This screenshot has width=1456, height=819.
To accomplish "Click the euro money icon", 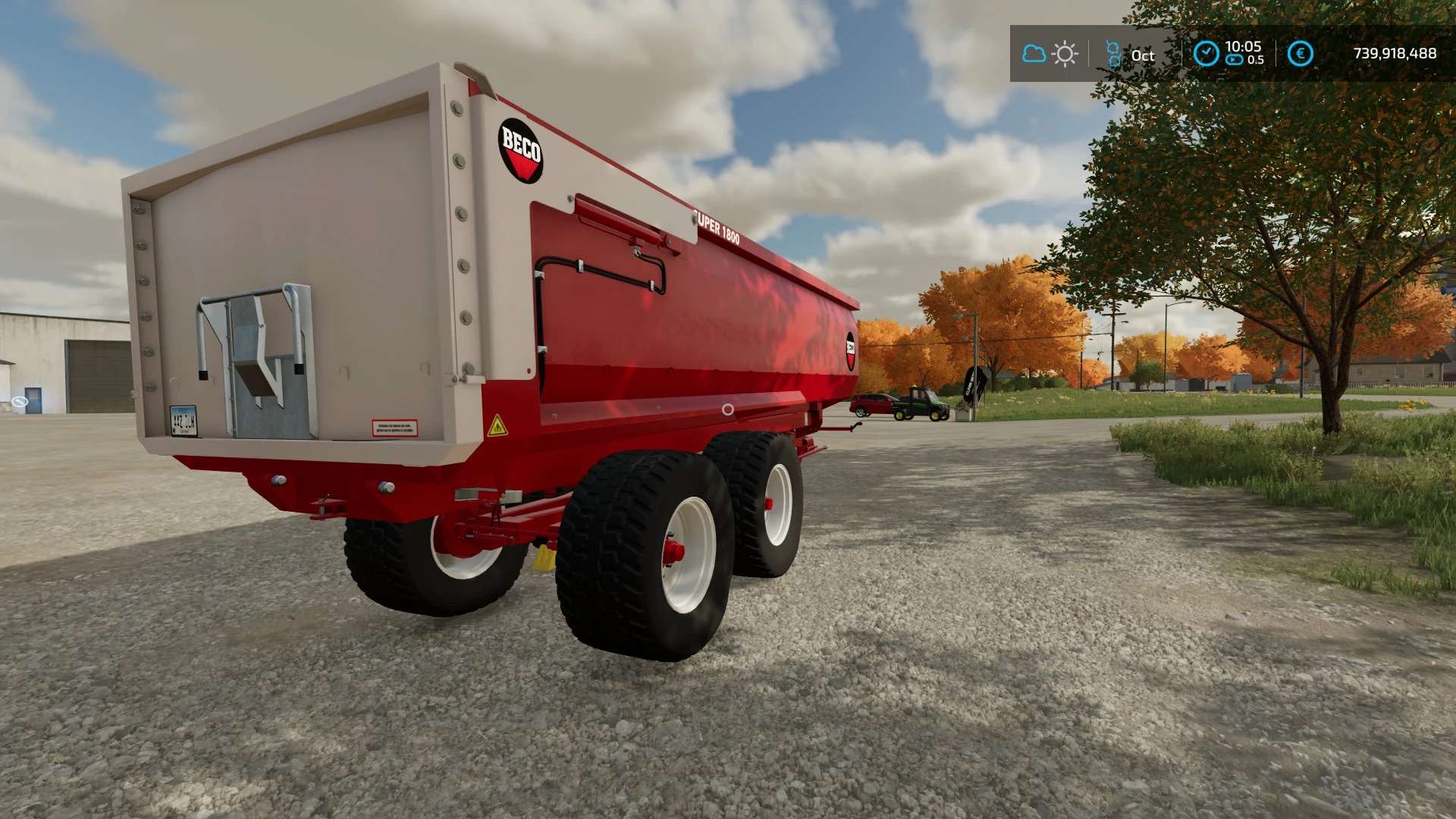I will click(1300, 54).
